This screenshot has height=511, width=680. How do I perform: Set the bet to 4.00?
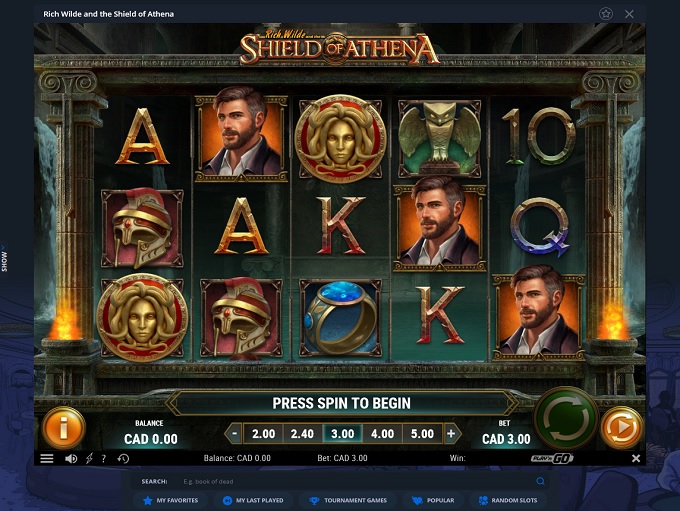click(x=382, y=434)
